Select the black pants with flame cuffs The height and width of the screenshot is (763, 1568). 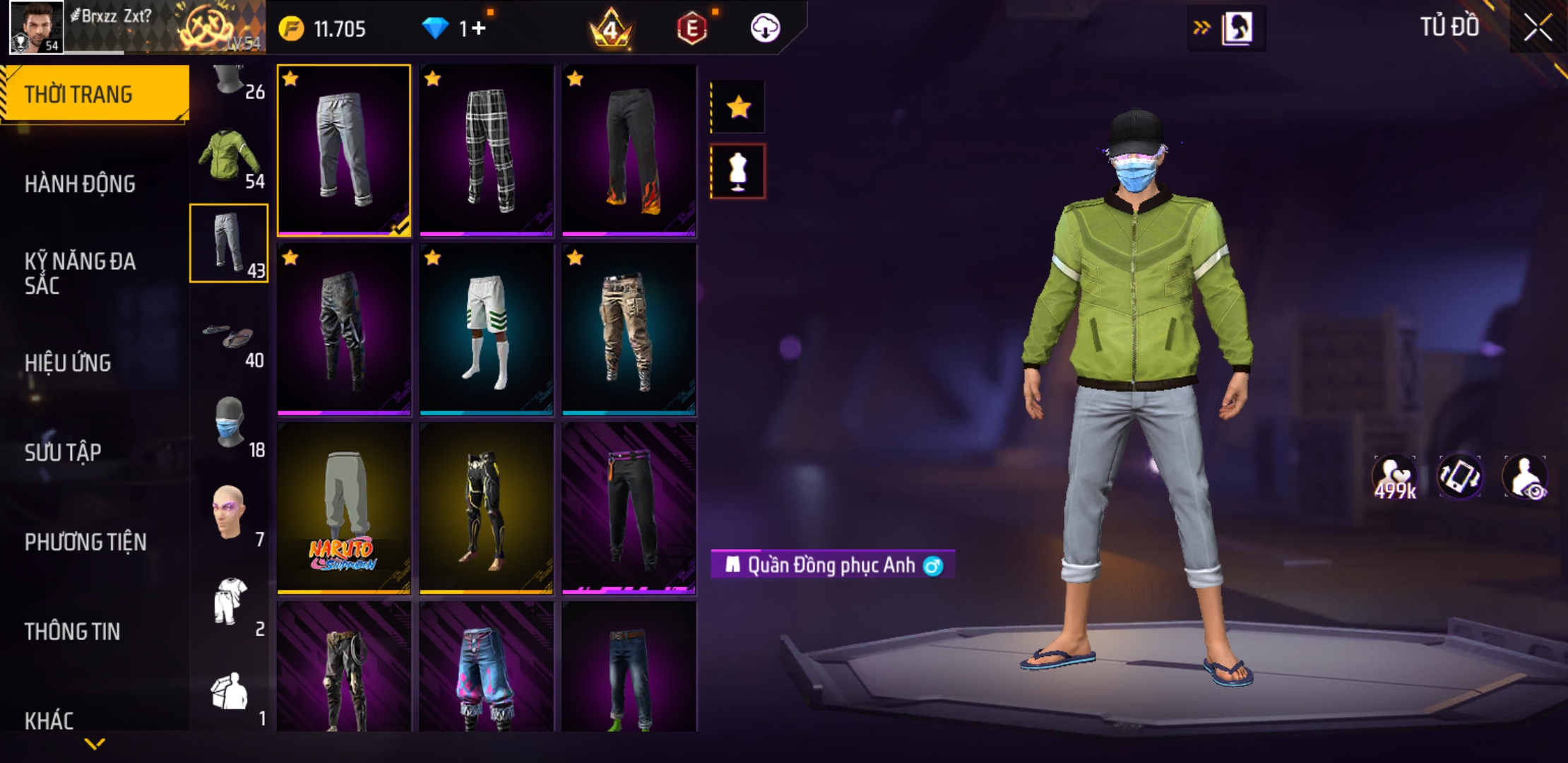click(629, 150)
